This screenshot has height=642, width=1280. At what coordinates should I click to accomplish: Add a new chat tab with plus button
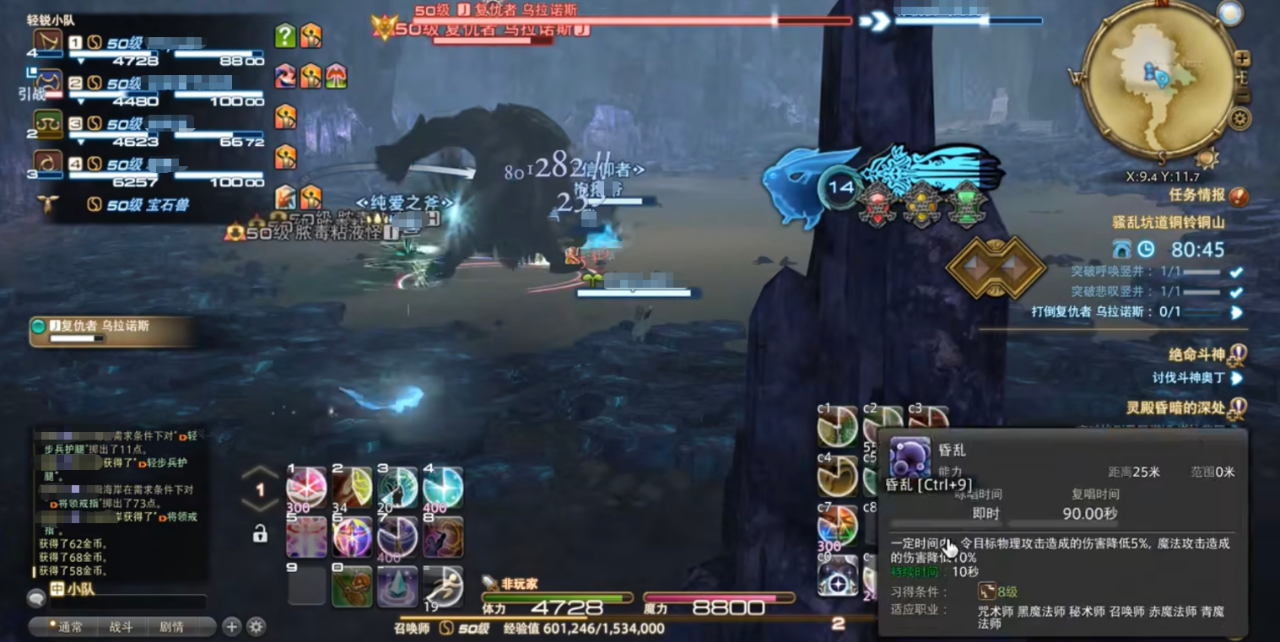pos(232,627)
